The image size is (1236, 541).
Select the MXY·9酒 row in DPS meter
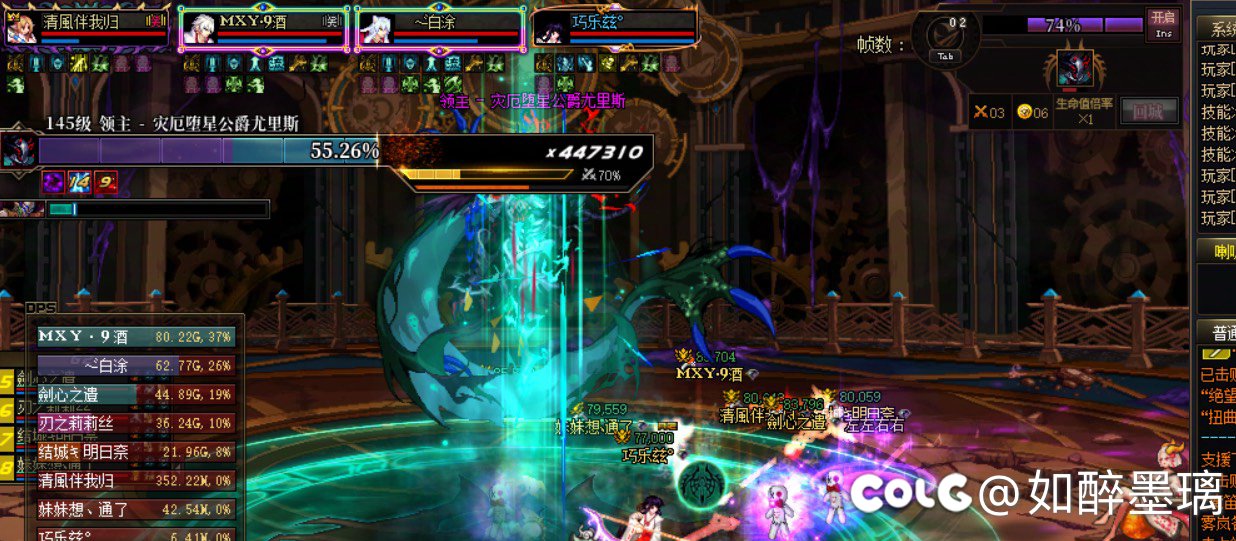pos(135,337)
